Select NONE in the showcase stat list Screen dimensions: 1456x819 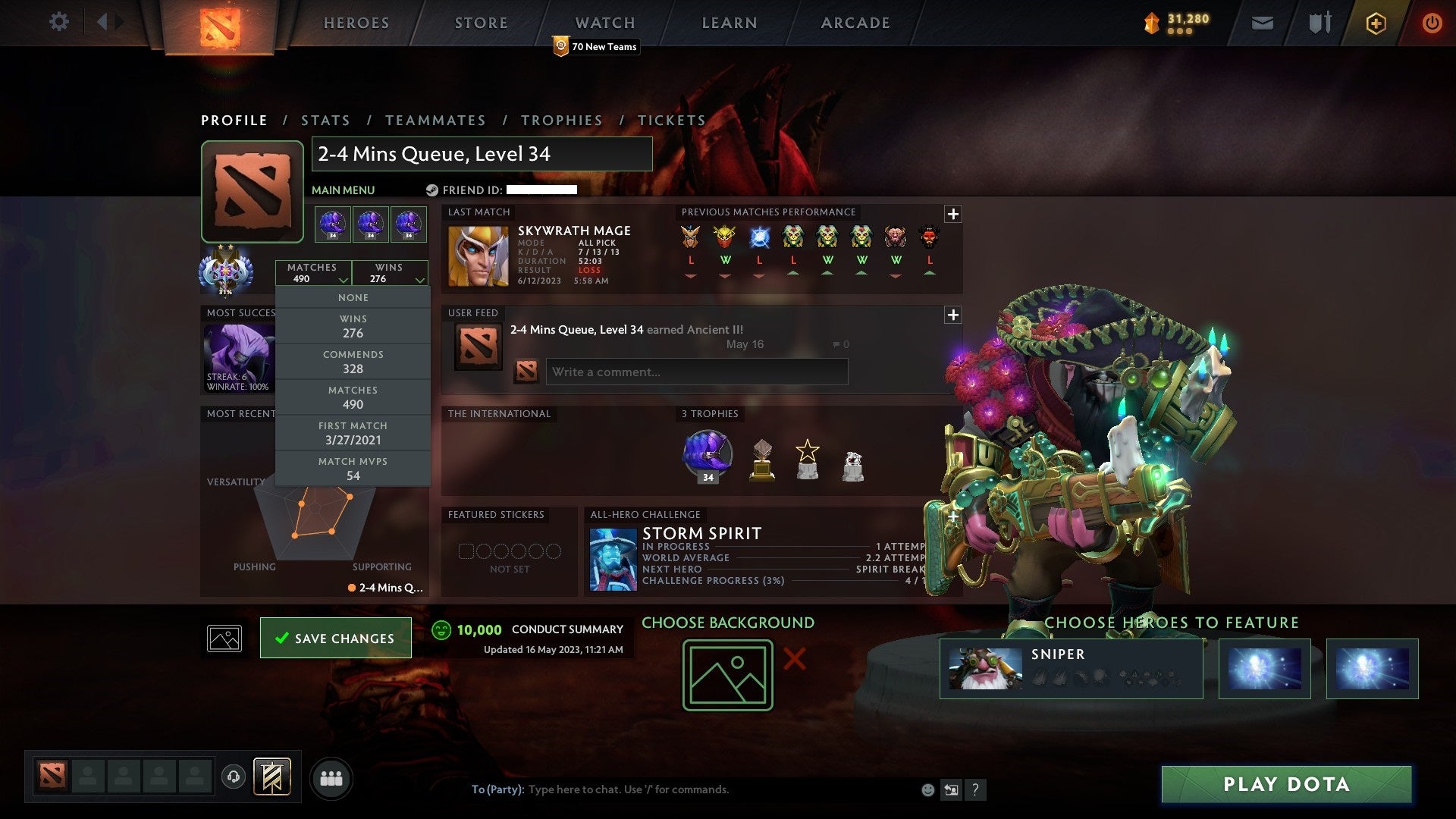pos(353,297)
